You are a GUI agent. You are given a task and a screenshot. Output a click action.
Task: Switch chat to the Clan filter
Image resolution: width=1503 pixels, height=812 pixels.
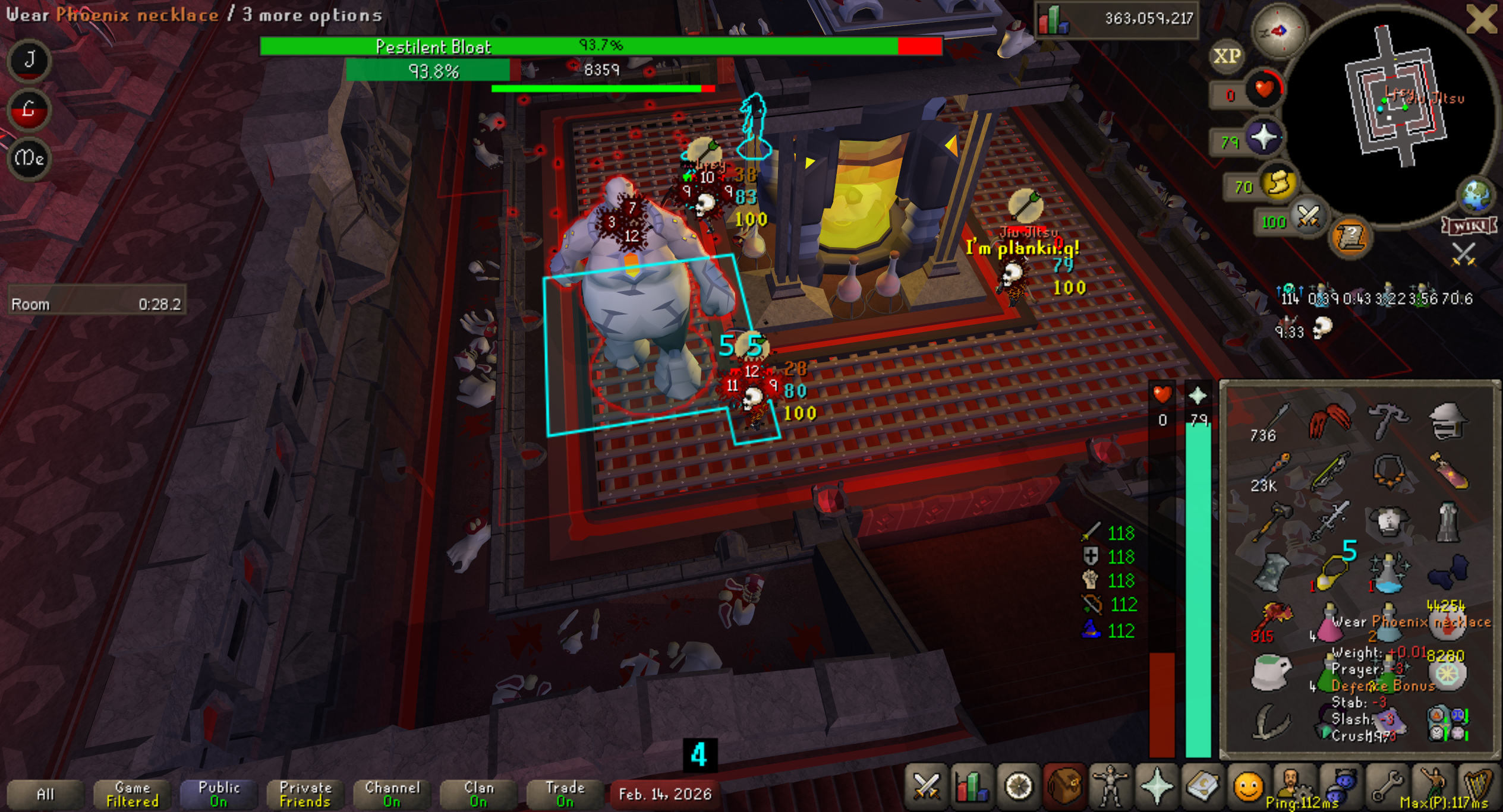[x=478, y=794]
